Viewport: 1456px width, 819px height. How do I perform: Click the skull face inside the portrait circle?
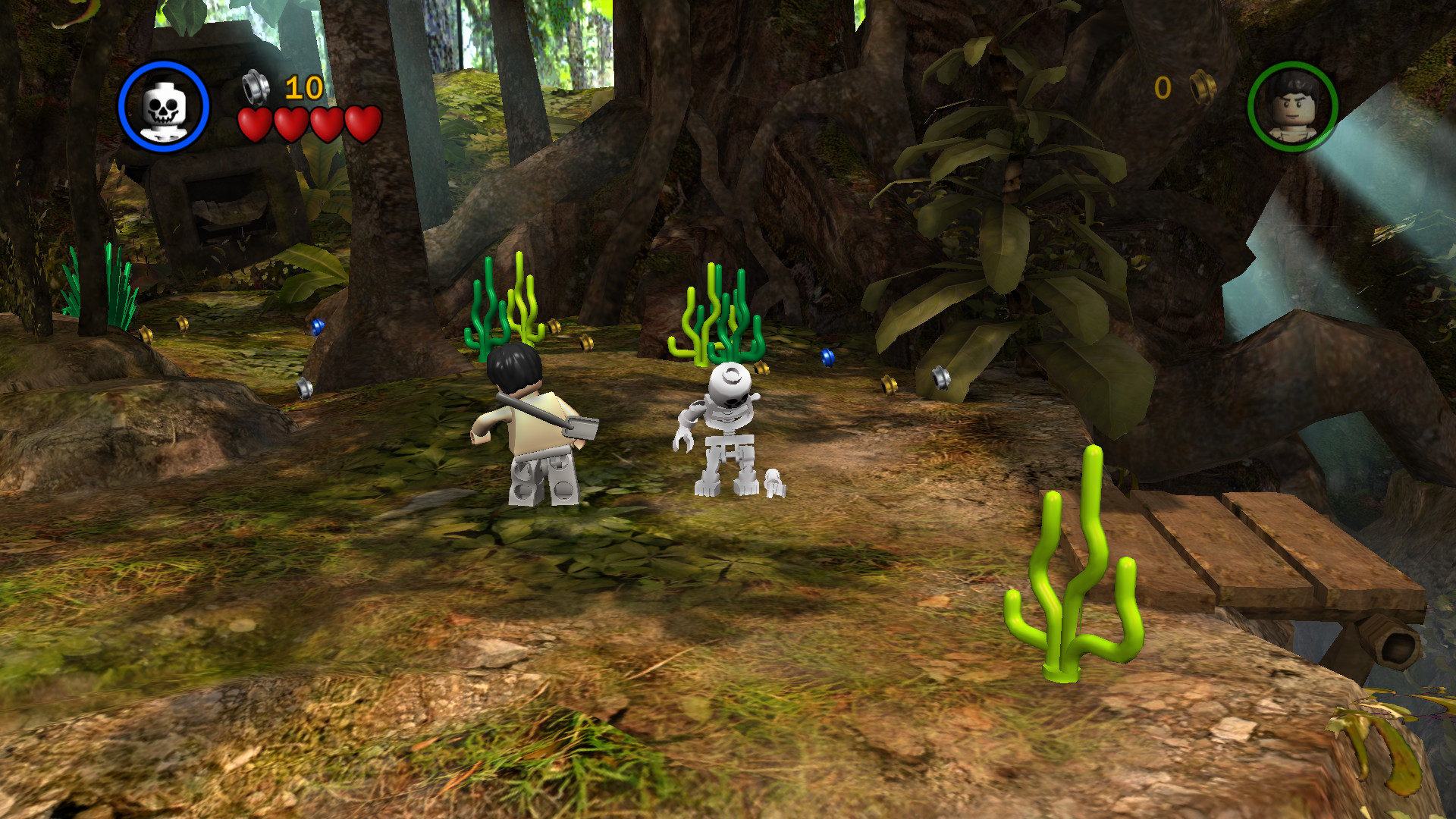162,106
